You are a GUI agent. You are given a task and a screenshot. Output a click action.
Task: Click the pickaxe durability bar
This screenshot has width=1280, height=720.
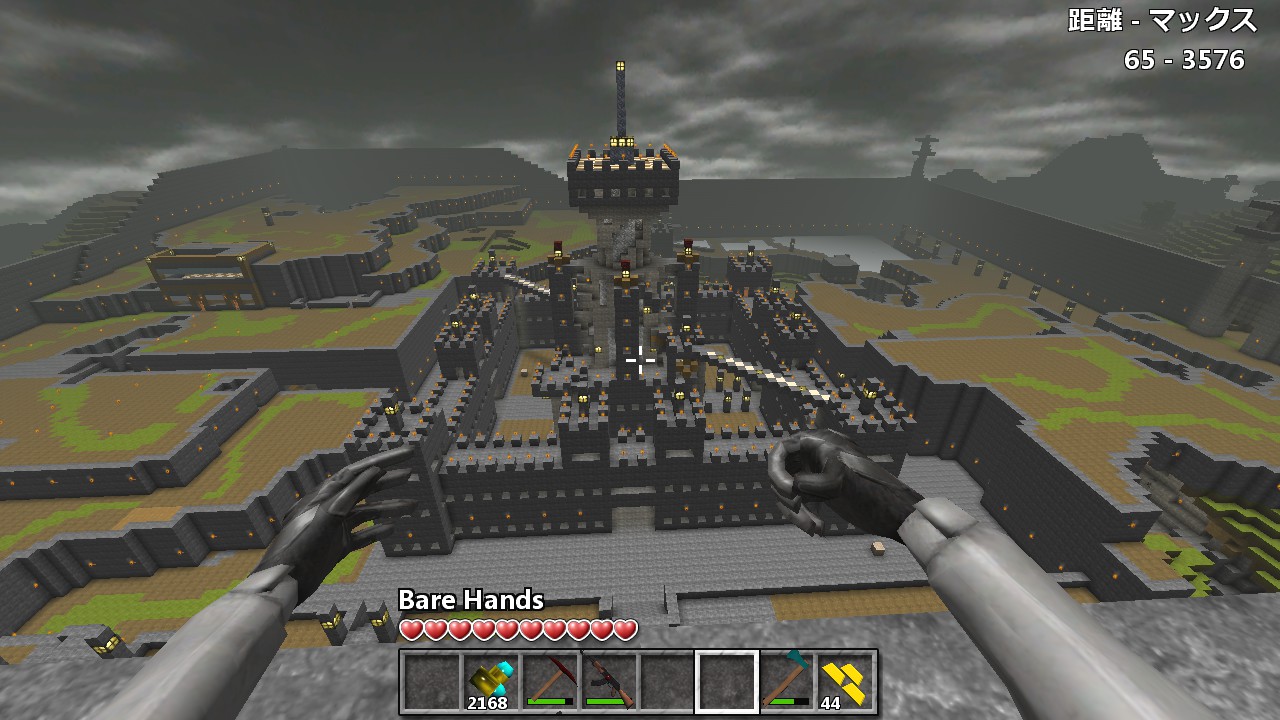click(x=549, y=700)
